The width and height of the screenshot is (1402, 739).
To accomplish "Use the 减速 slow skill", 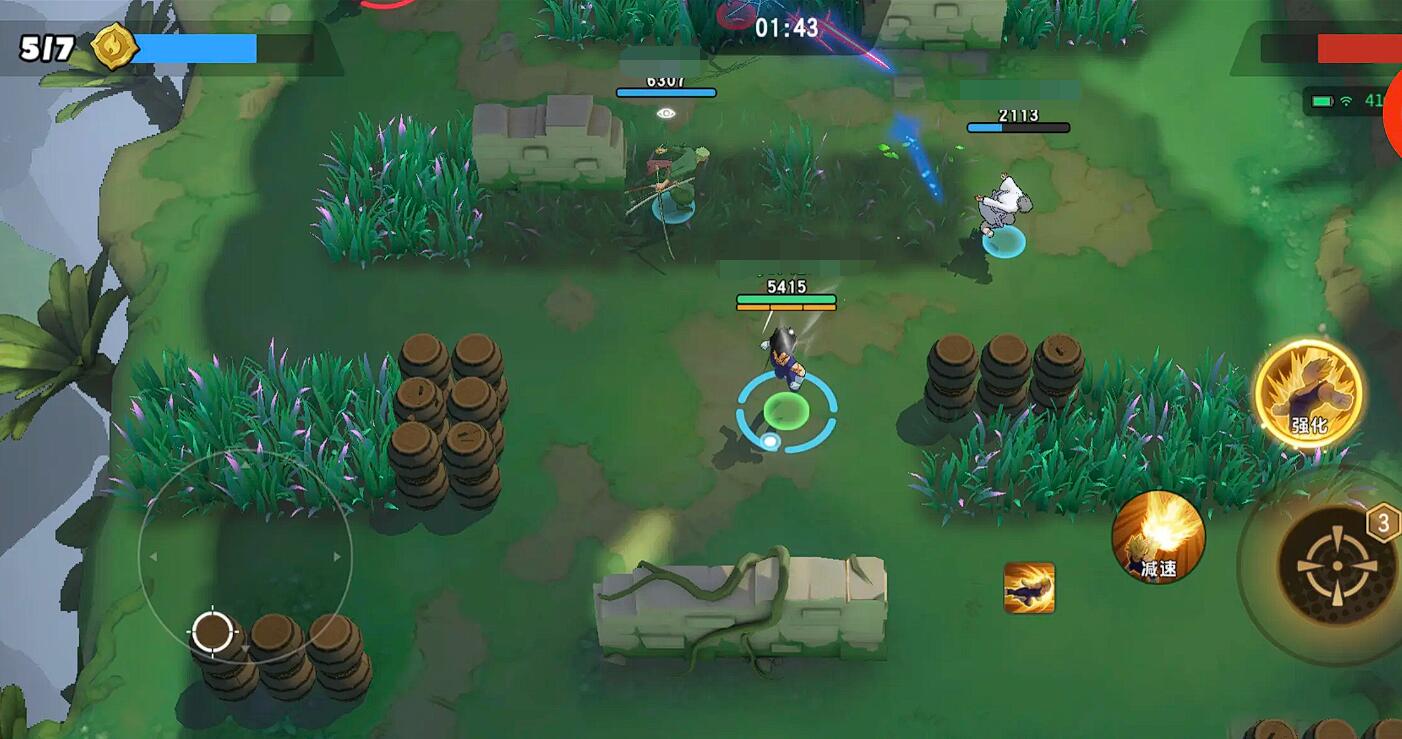I will click(x=1158, y=536).
